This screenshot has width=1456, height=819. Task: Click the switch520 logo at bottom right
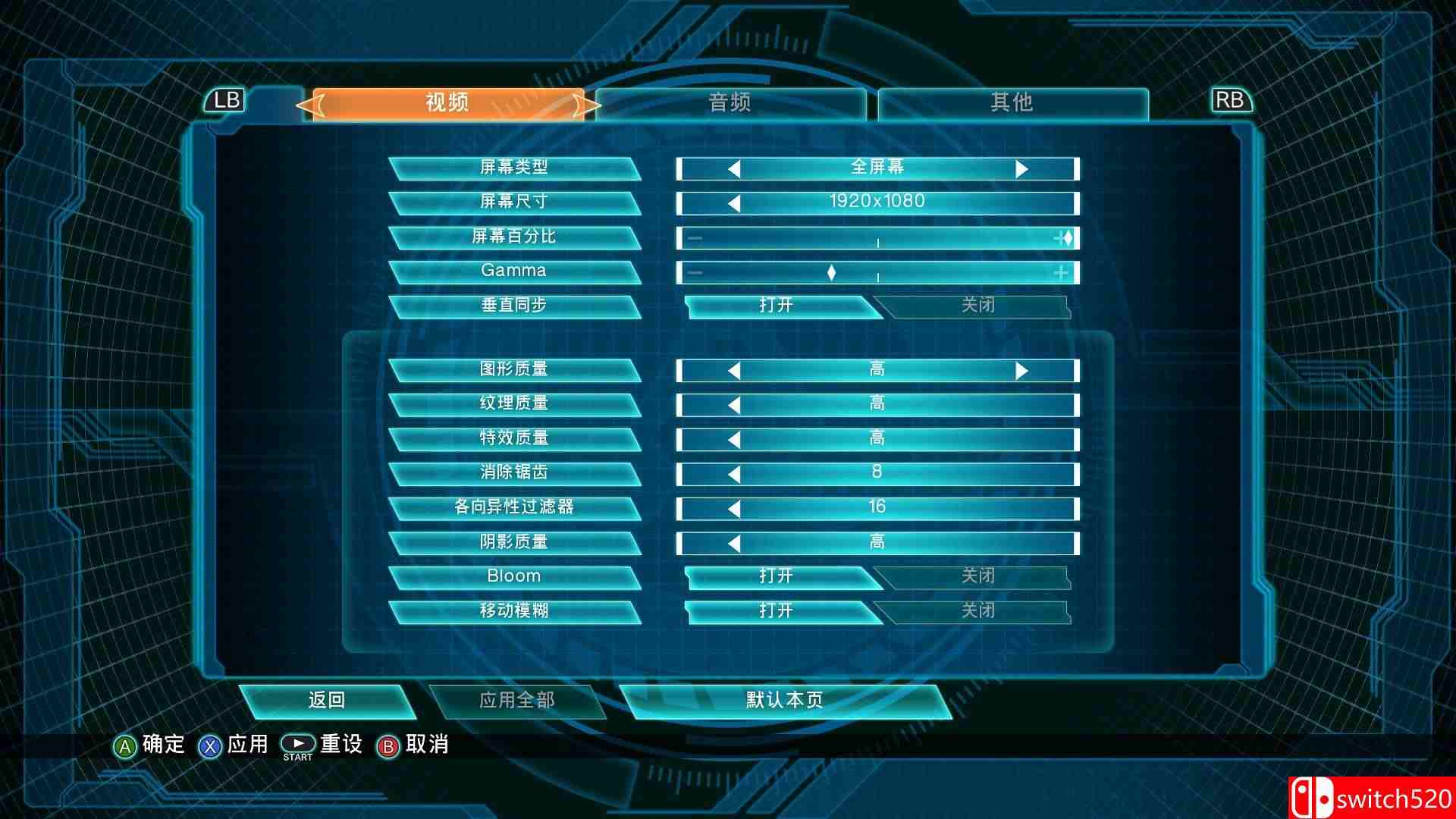coord(1379,796)
